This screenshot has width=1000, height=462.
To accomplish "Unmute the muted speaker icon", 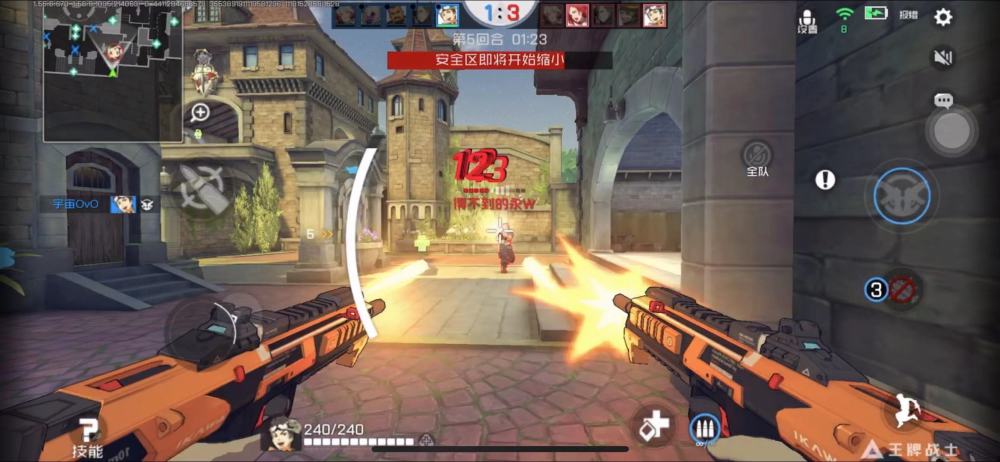I will 942,58.
